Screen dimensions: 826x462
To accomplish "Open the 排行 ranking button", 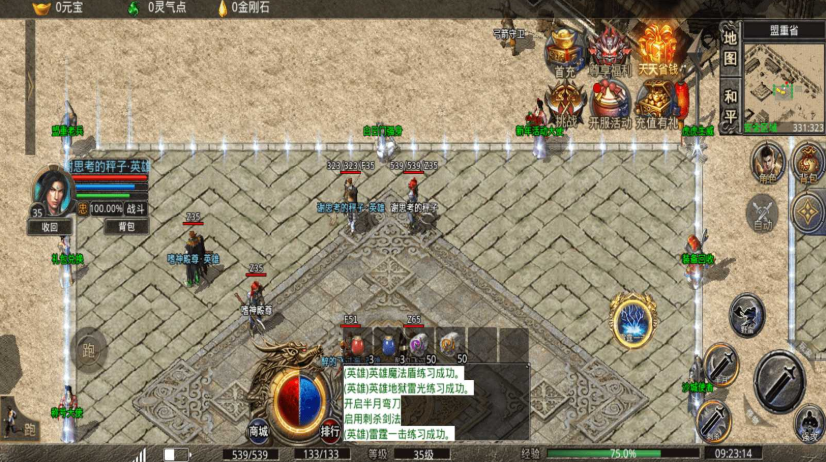I will (x=331, y=431).
